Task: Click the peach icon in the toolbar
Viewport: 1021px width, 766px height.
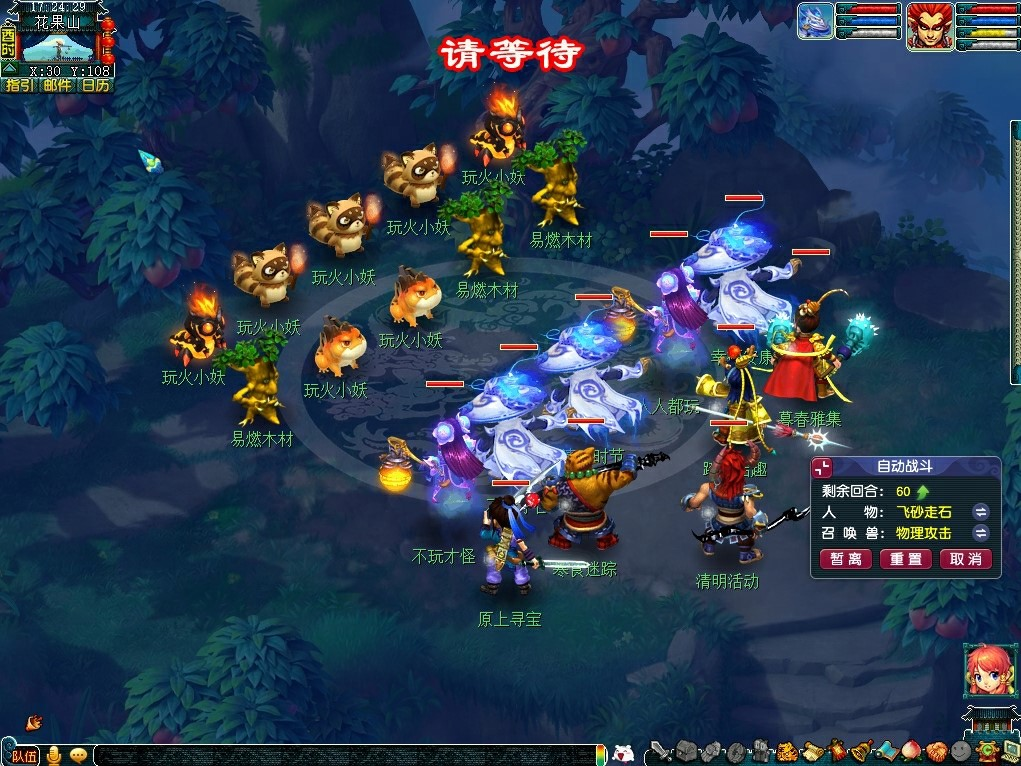Action: (910, 751)
